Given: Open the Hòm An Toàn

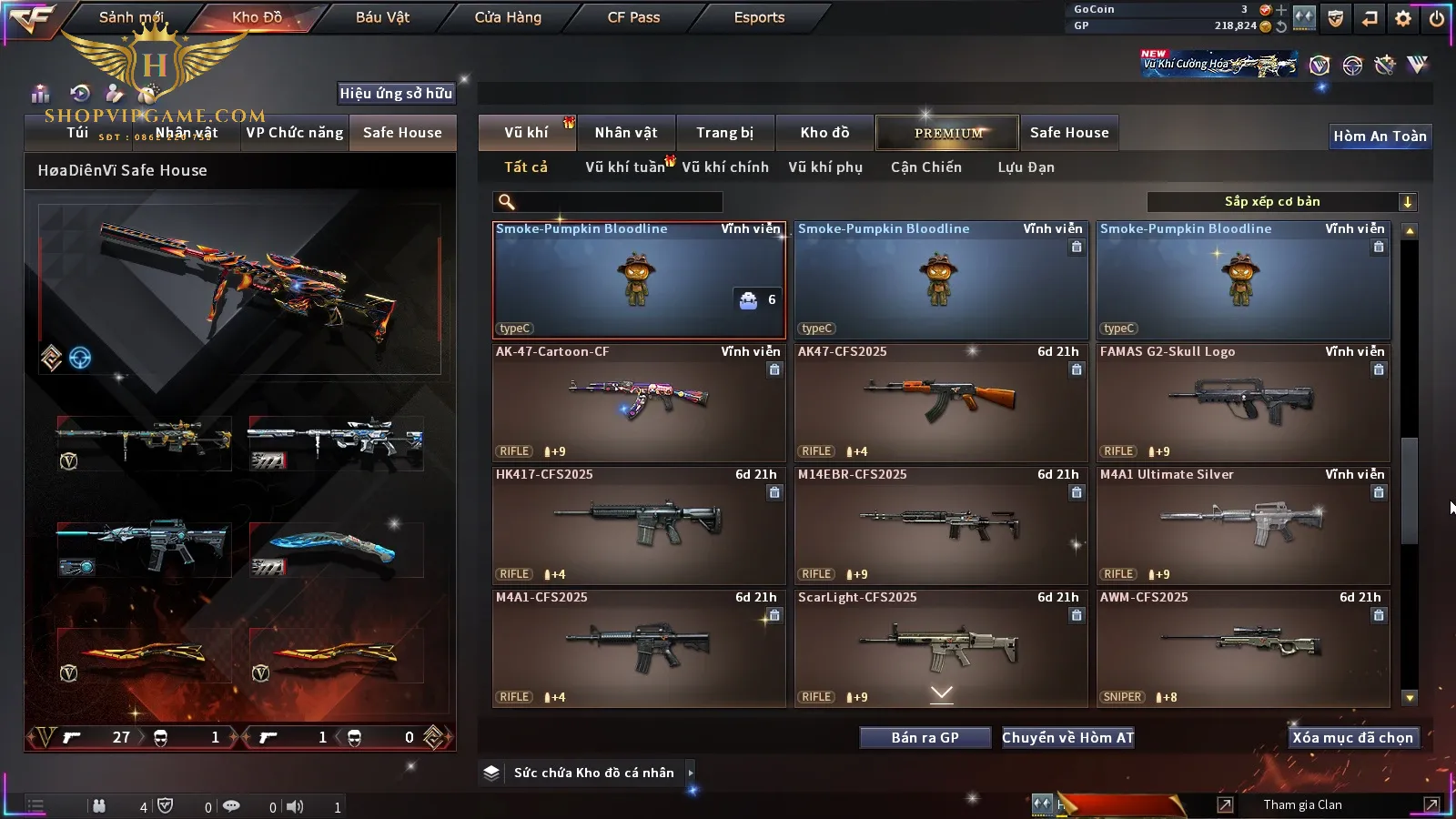Looking at the screenshot, I should [1380, 136].
